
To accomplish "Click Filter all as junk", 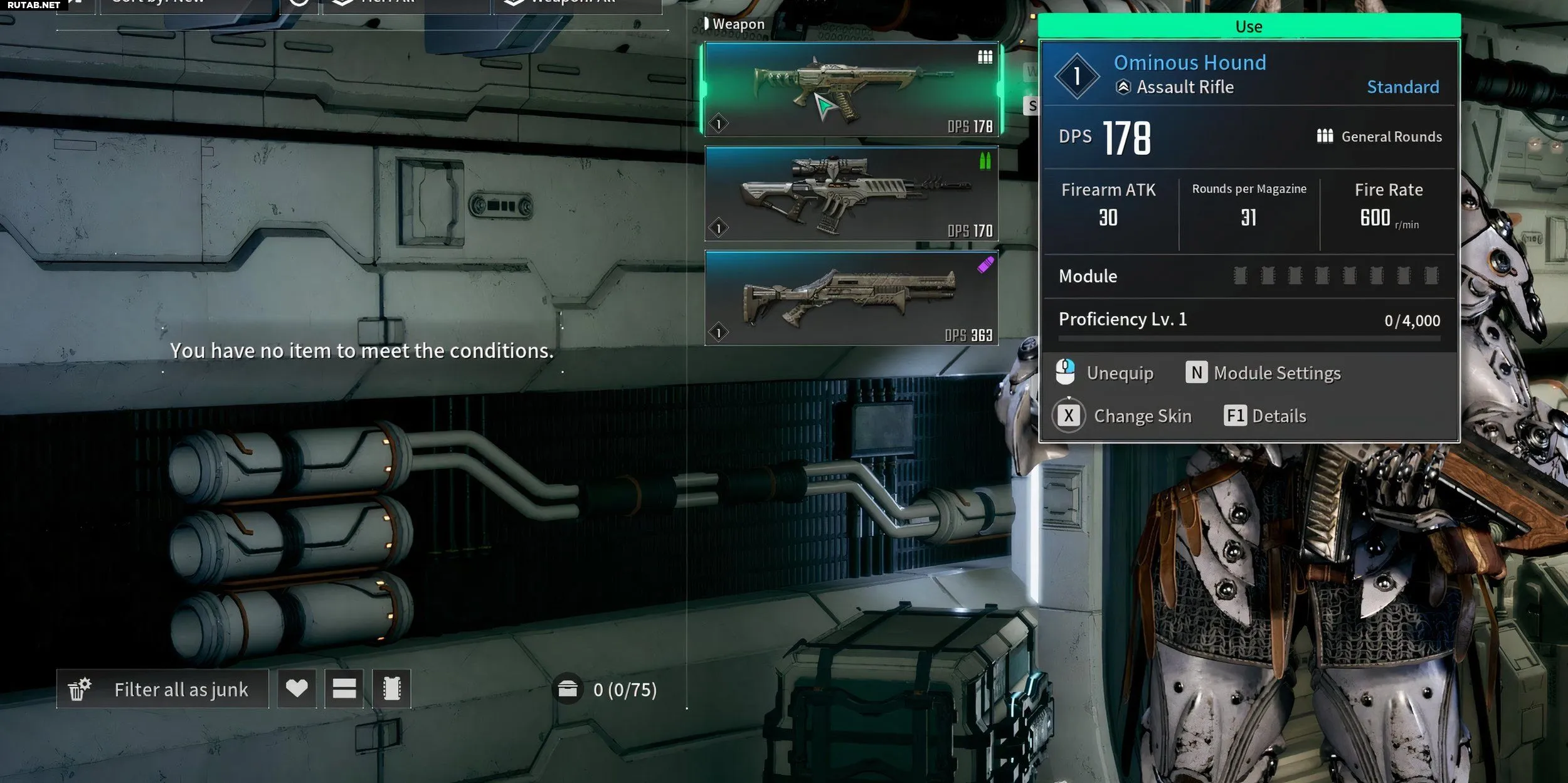I will 163,690.
